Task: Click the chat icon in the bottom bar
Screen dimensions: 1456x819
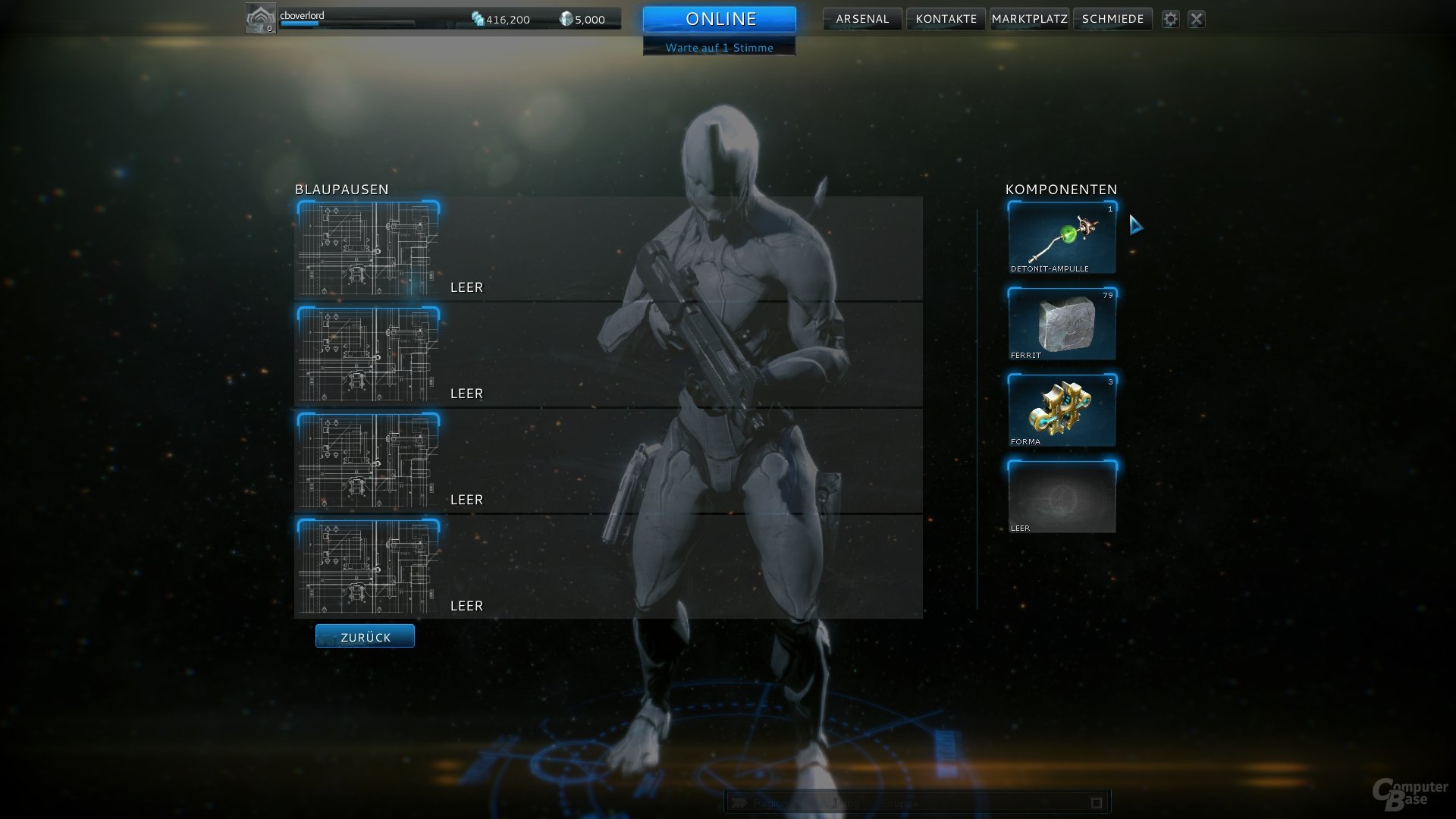Action: (x=739, y=802)
